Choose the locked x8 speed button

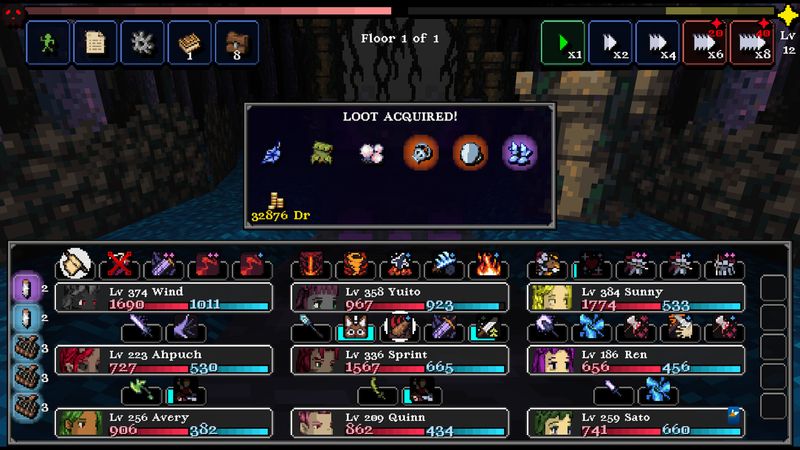(x=751, y=43)
